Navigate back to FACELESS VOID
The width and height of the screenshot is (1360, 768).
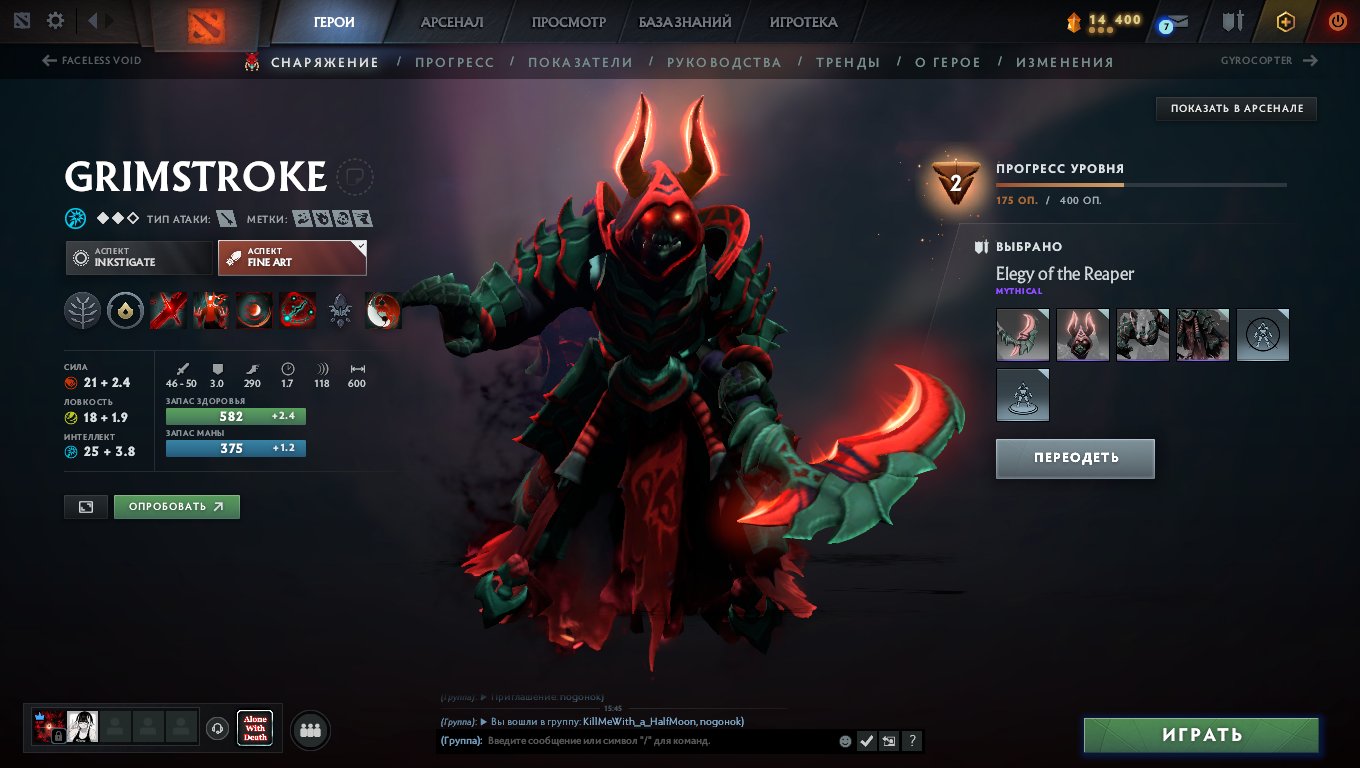pyautogui.click(x=92, y=60)
